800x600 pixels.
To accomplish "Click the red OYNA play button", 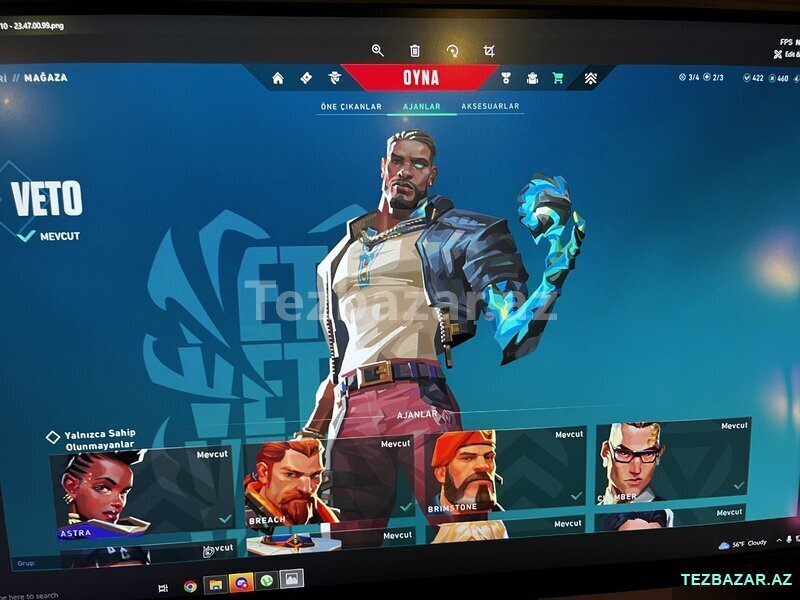I will click(x=420, y=78).
